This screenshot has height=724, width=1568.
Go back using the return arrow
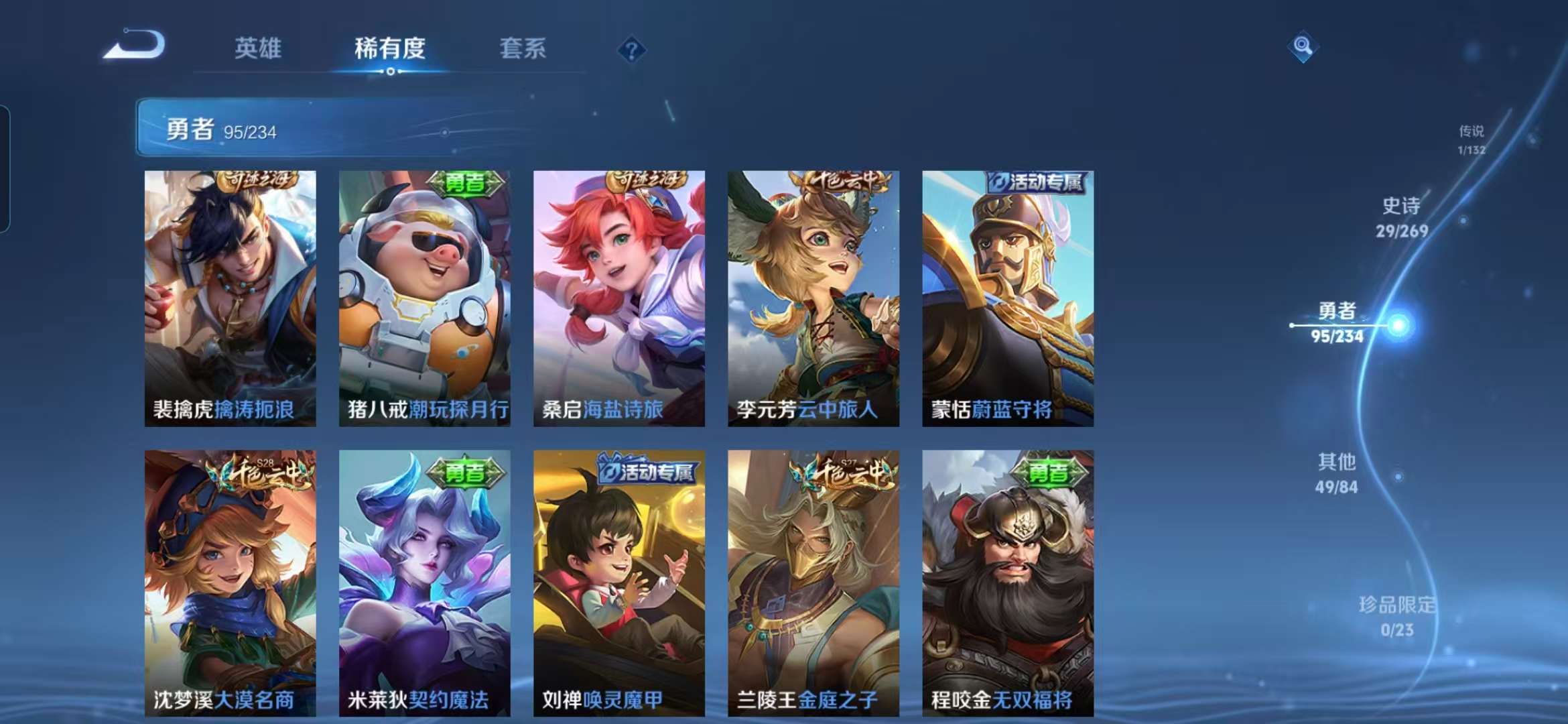pos(135,46)
